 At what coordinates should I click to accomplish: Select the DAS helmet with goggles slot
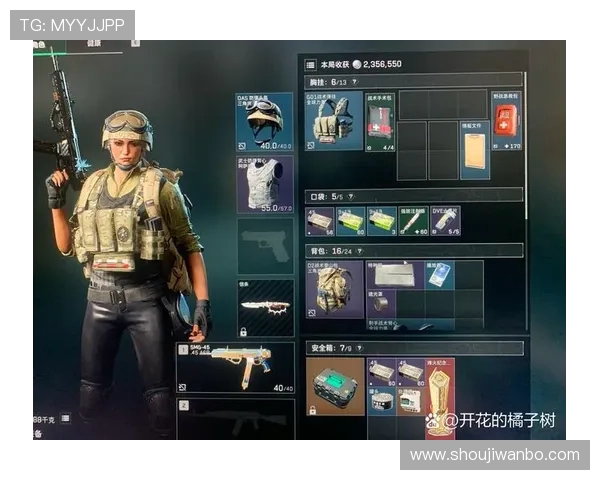265,121
